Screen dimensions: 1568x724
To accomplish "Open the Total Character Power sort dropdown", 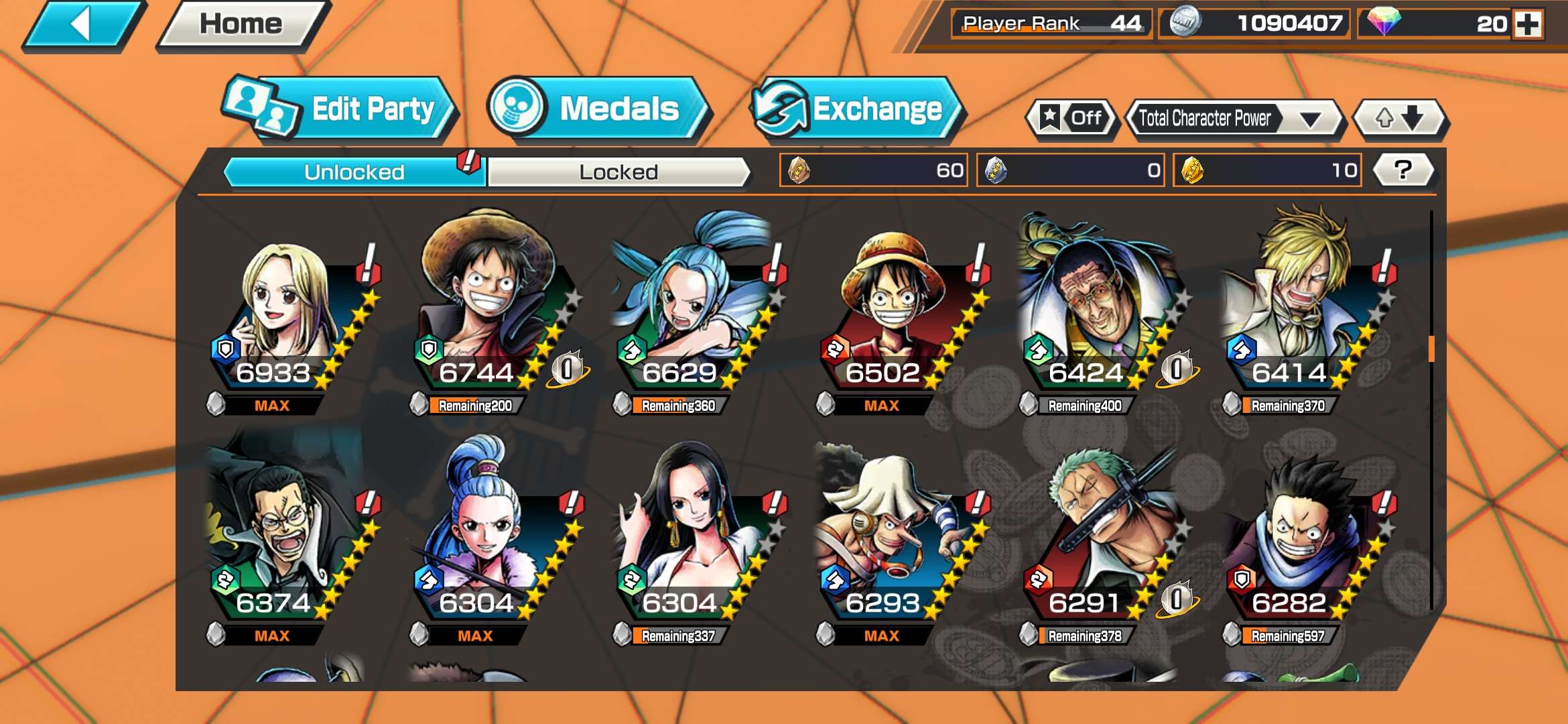I will [1236, 117].
